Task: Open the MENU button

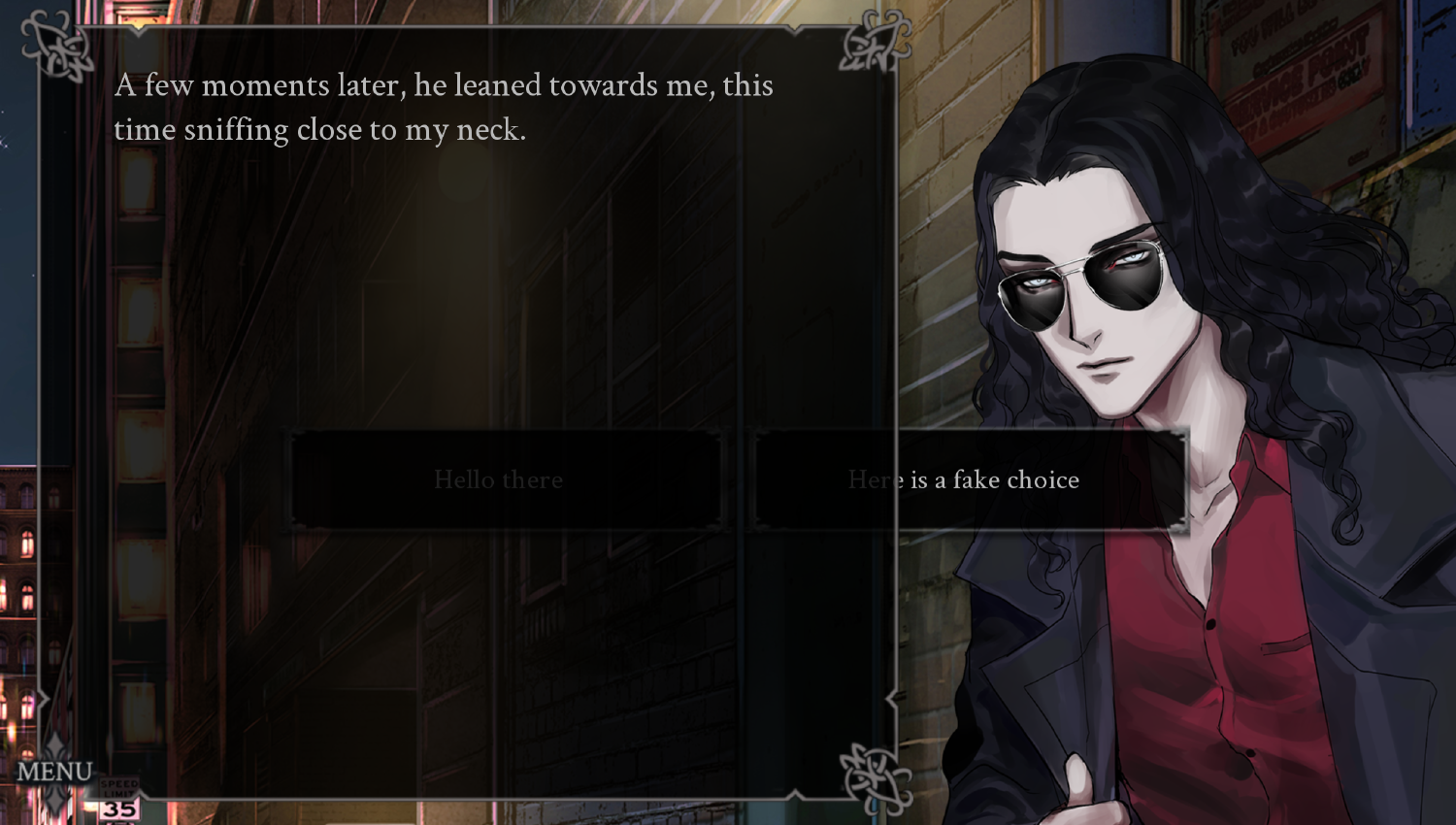Action: click(54, 772)
